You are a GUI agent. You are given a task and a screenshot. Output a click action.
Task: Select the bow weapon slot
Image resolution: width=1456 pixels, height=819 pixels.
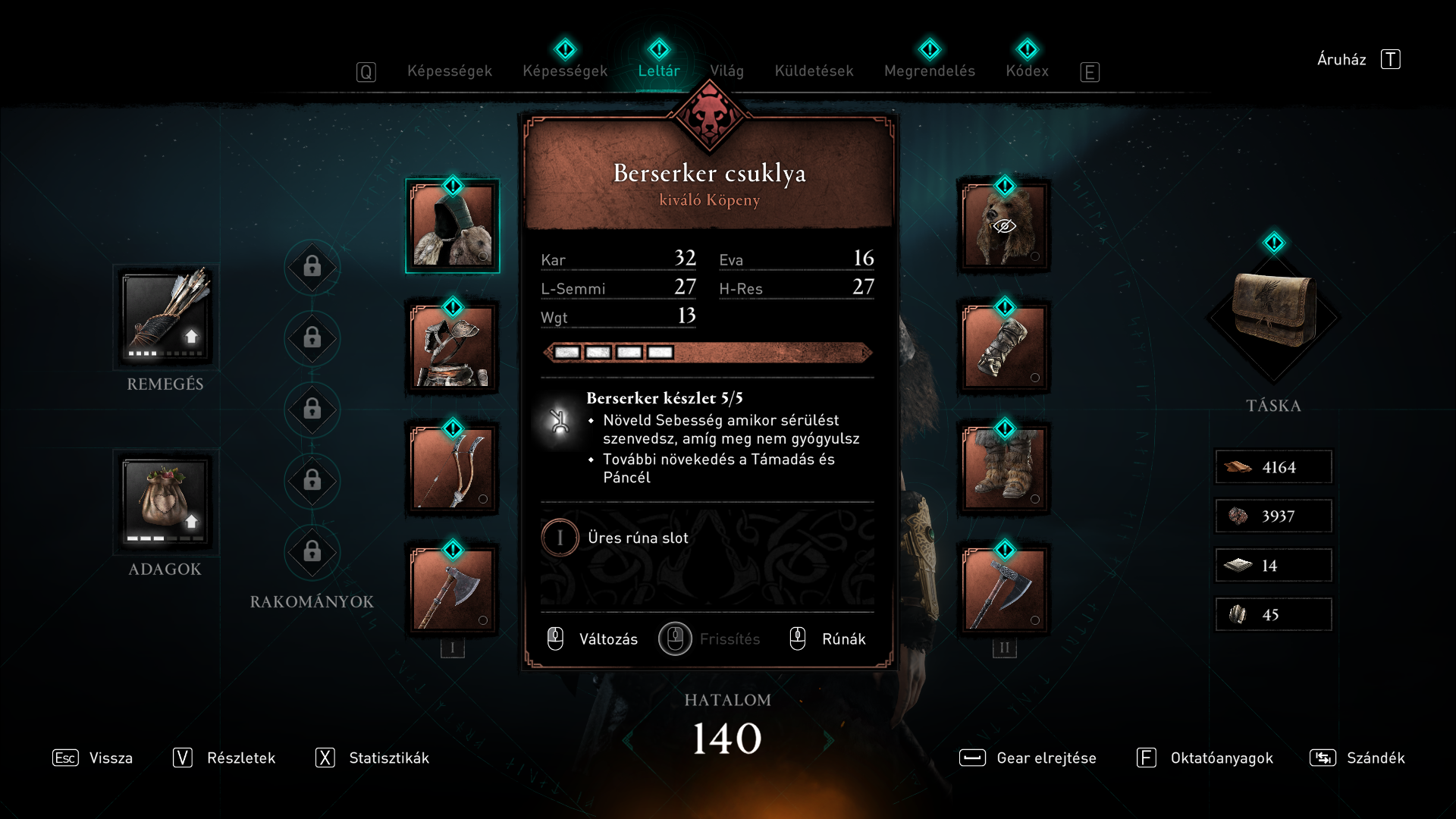[x=453, y=469]
